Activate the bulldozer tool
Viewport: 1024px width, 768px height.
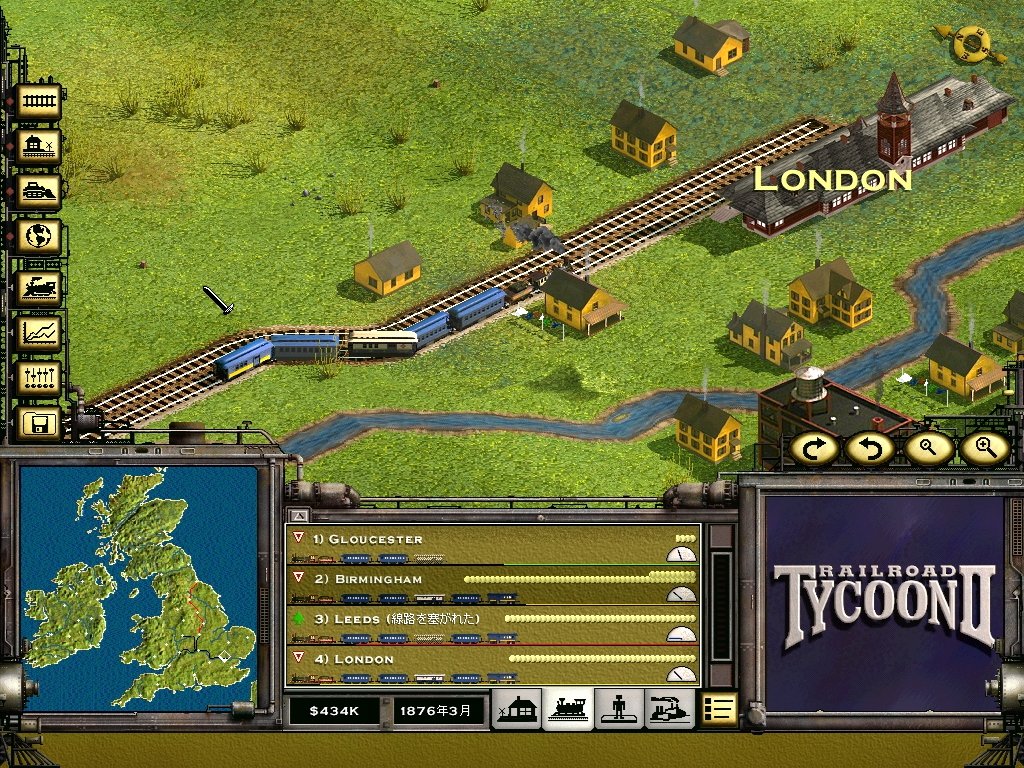tap(38, 190)
